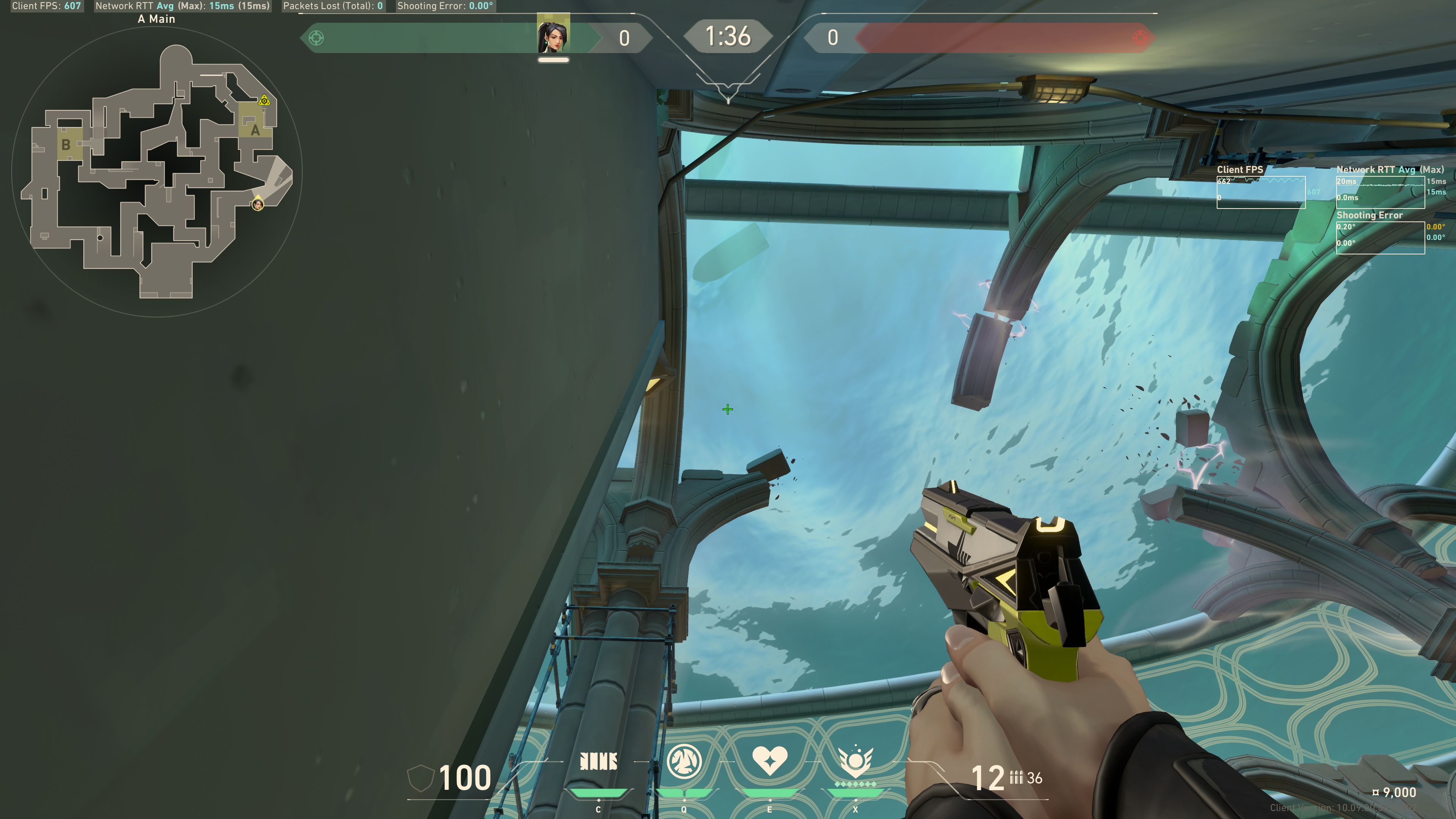Activate the Slow Orb ability icon
This screenshot has width=1456, height=819.
684,761
